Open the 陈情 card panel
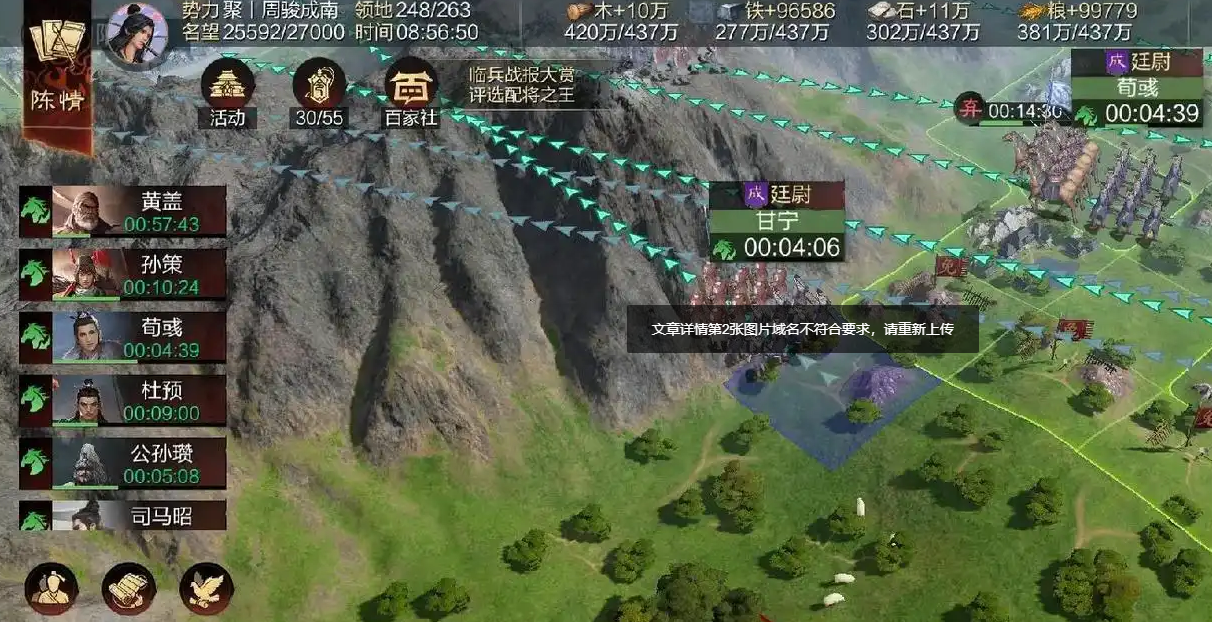This screenshot has height=622, width=1212. pyautogui.click(x=57, y=75)
